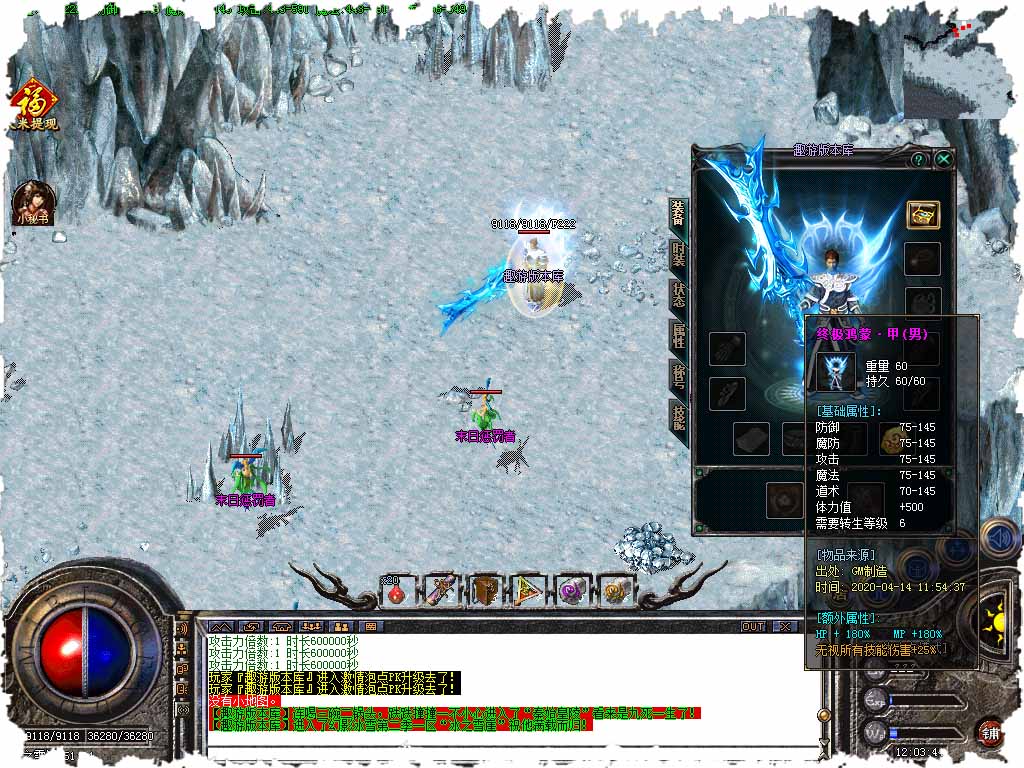Close the character equipment panel
Screen dimensions: 1024x768
click(x=943, y=159)
